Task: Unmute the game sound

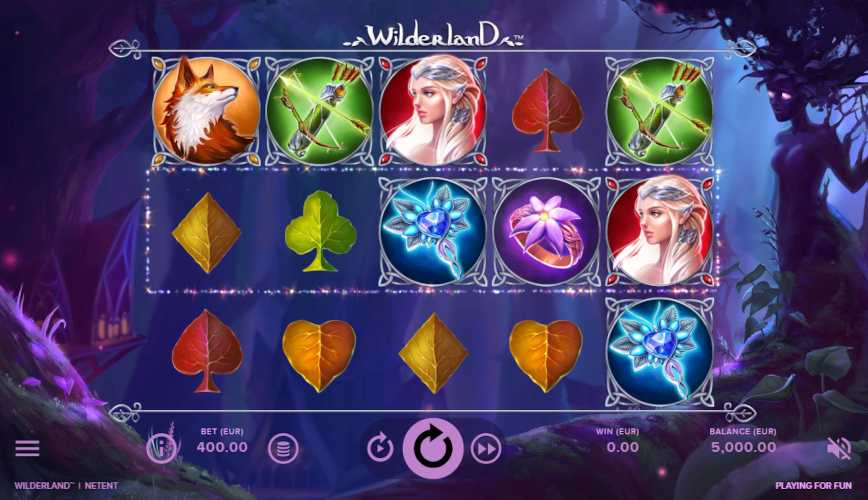Action: click(x=838, y=448)
